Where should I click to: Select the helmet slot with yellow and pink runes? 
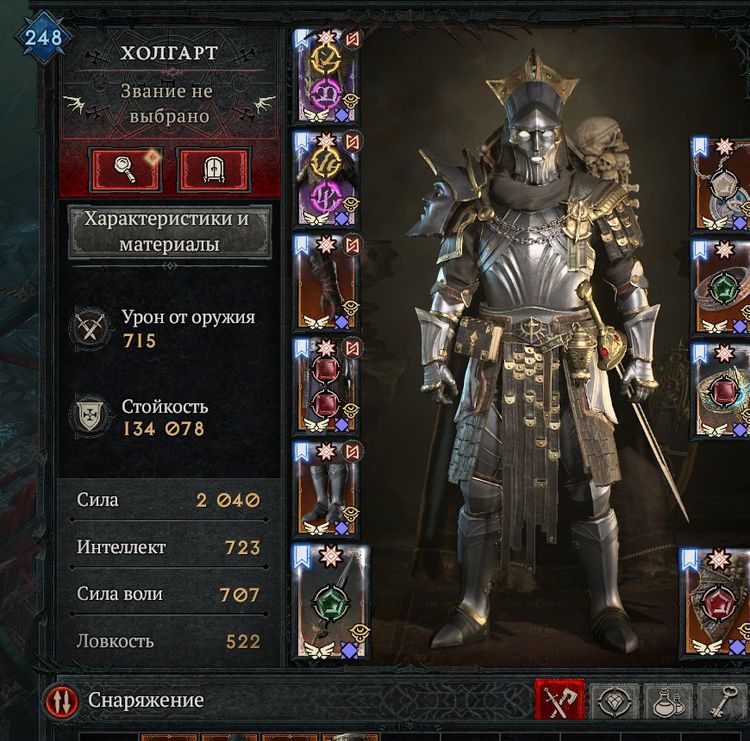coord(328,76)
